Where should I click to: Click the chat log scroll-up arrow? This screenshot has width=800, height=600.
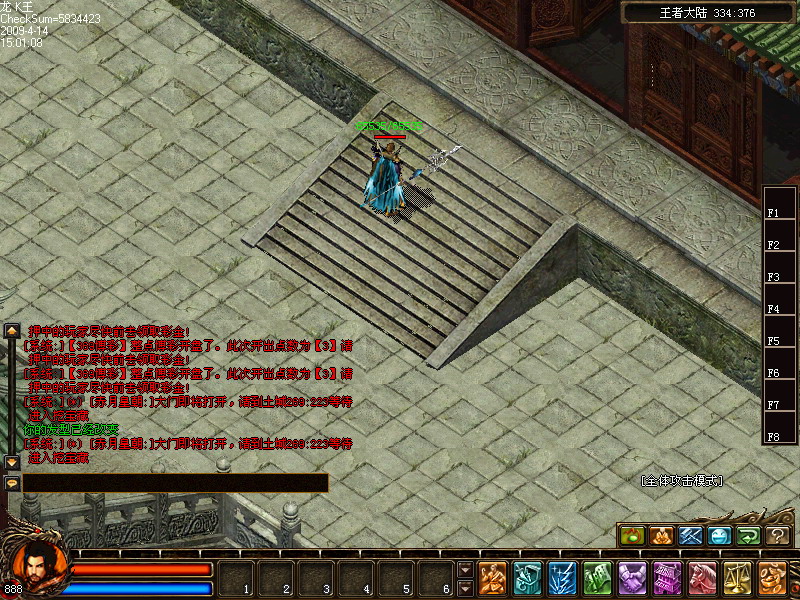coord(12,330)
